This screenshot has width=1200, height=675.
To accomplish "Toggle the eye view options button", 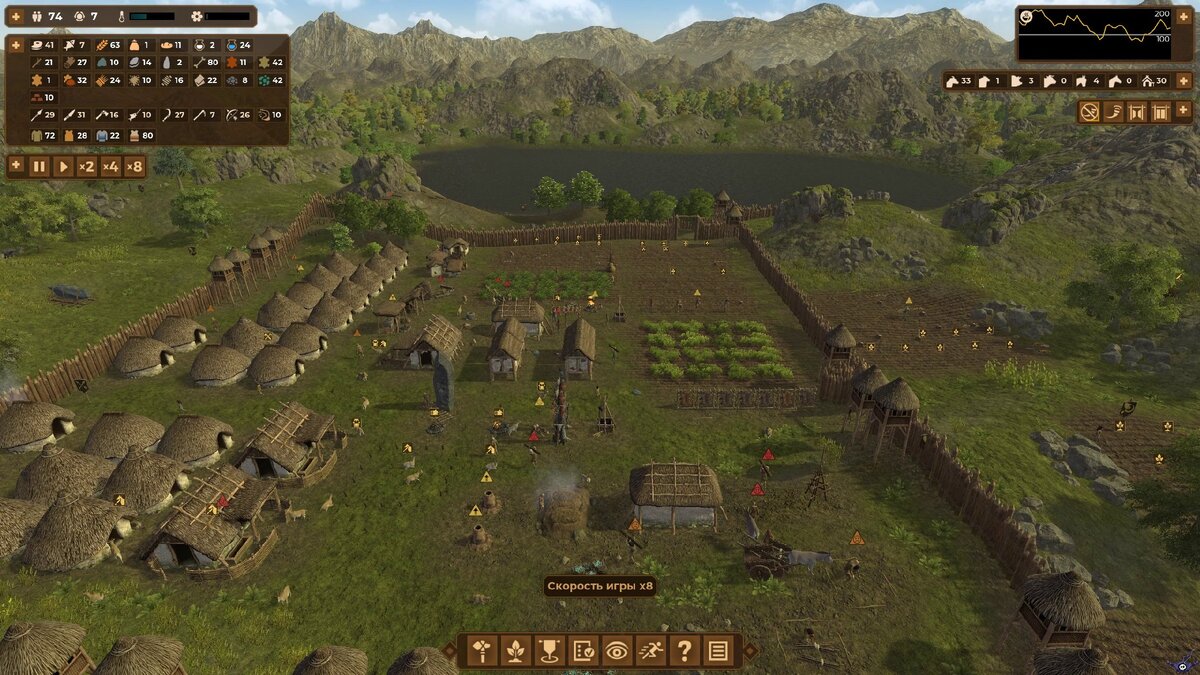I will click(617, 651).
